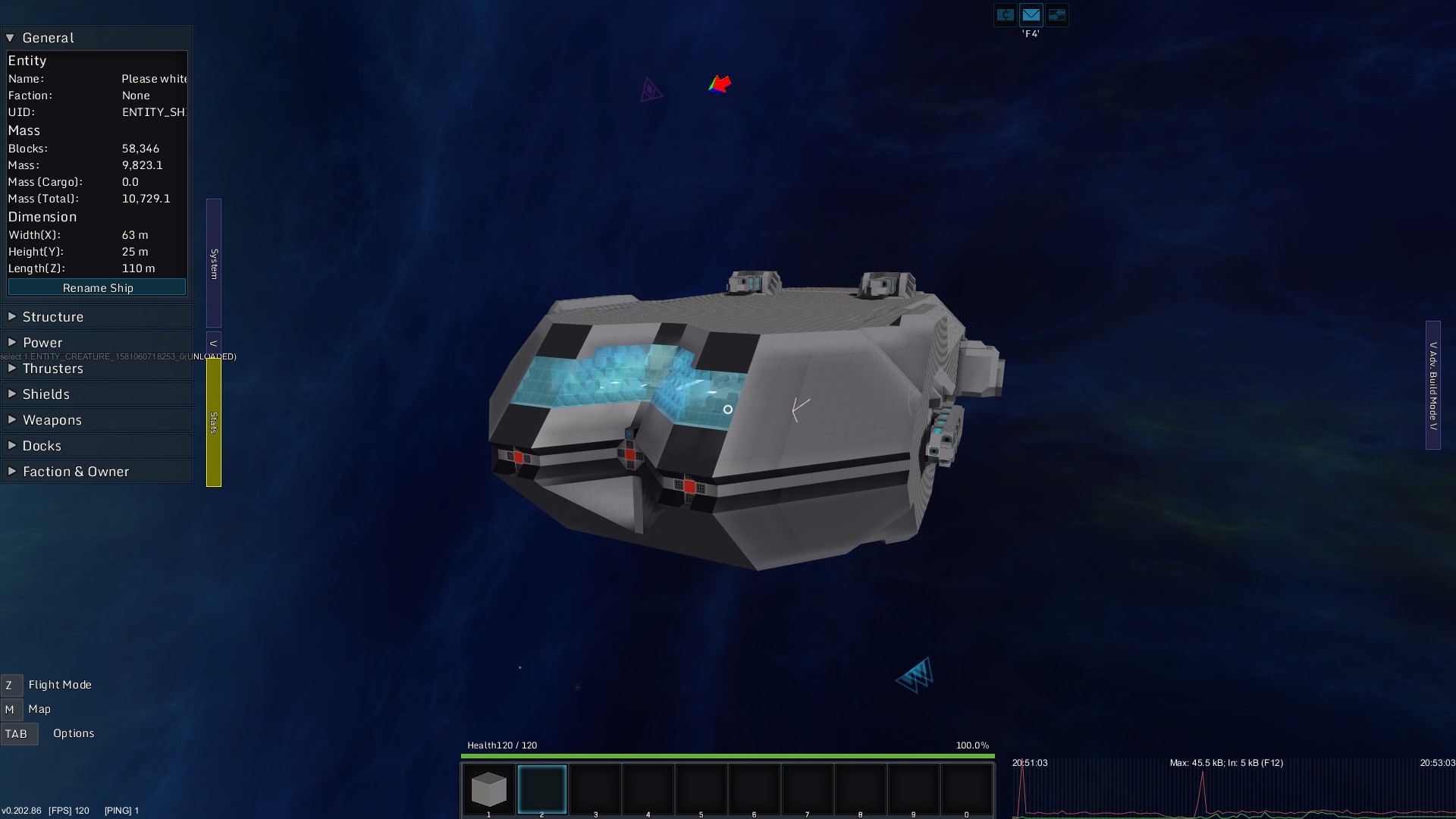This screenshot has width=1456, height=819.
Task: Click the arrows icon beside the envelope
Action: click(1056, 15)
